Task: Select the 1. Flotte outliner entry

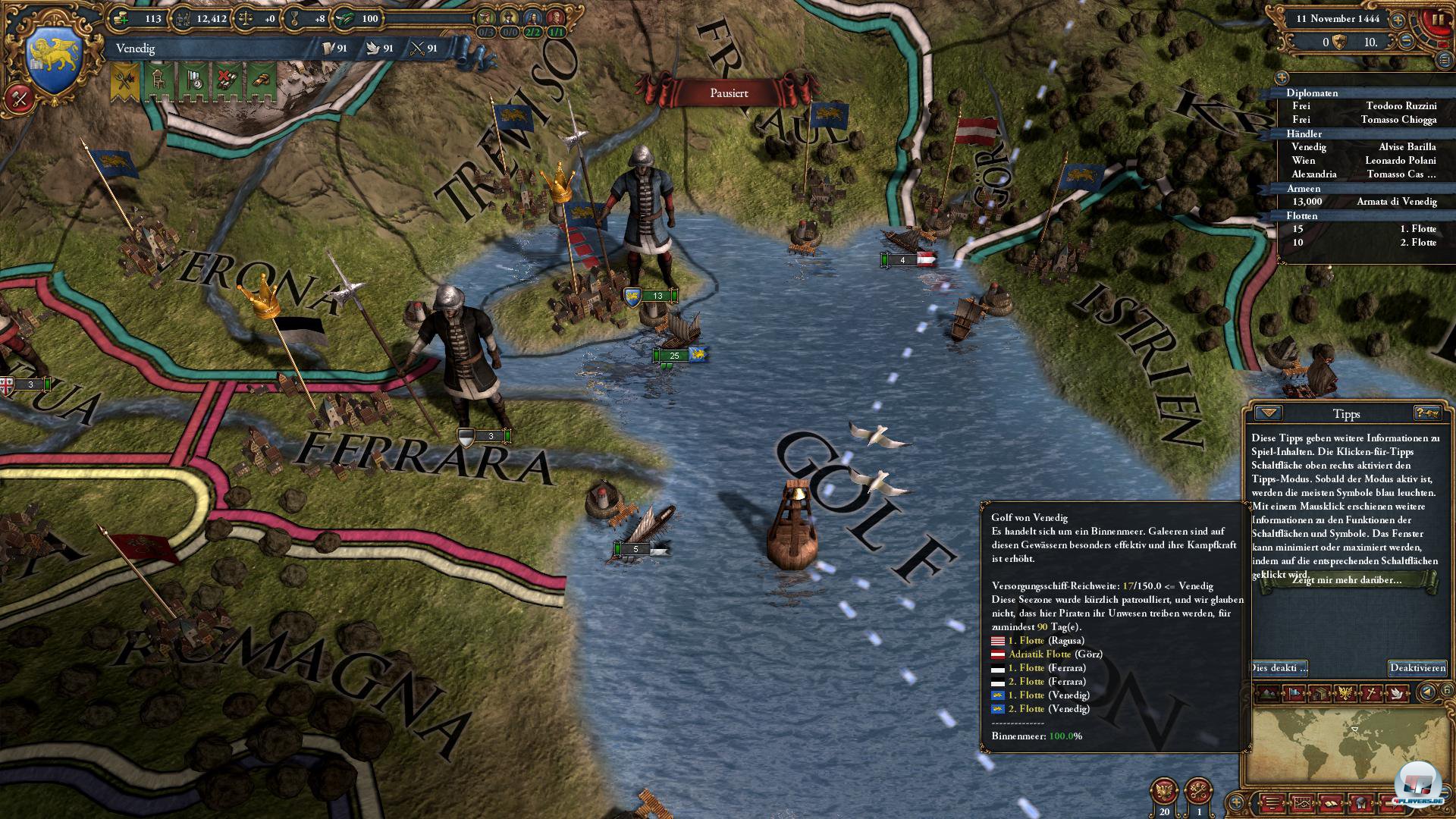Action: point(1417,229)
